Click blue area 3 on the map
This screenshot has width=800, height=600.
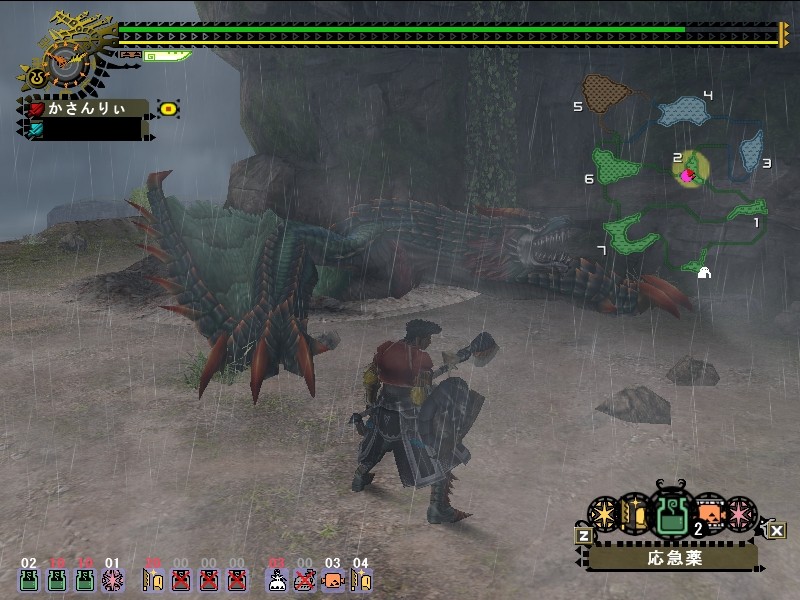[751, 152]
